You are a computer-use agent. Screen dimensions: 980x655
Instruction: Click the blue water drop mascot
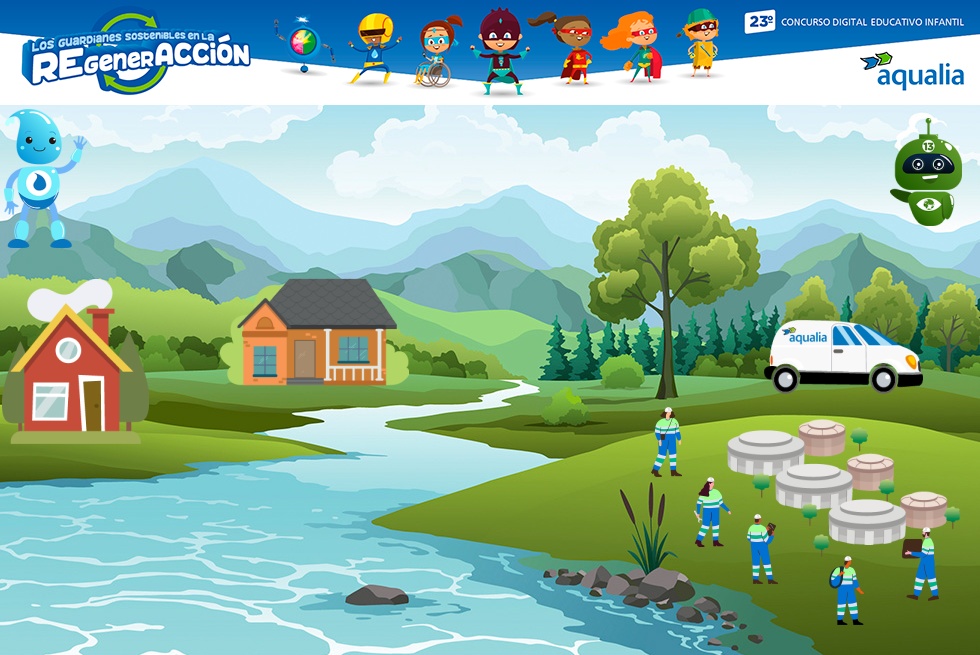[x=38, y=177]
